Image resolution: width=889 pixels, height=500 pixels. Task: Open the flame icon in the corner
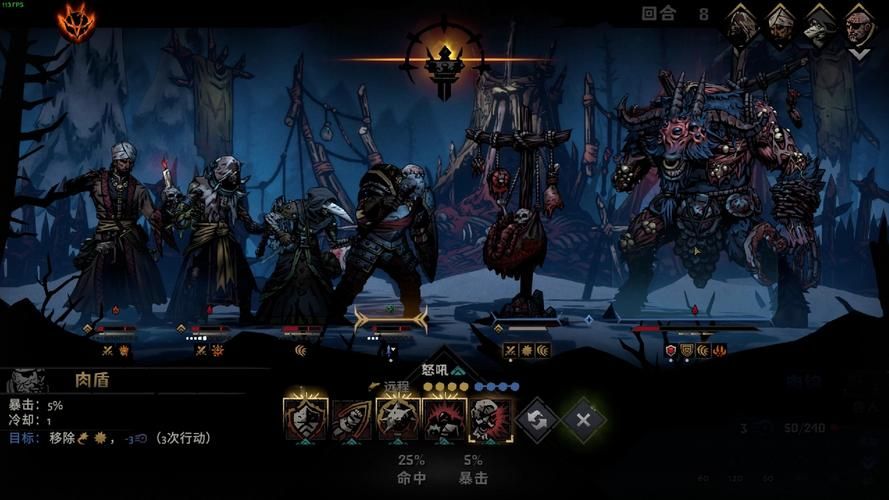tap(75, 22)
